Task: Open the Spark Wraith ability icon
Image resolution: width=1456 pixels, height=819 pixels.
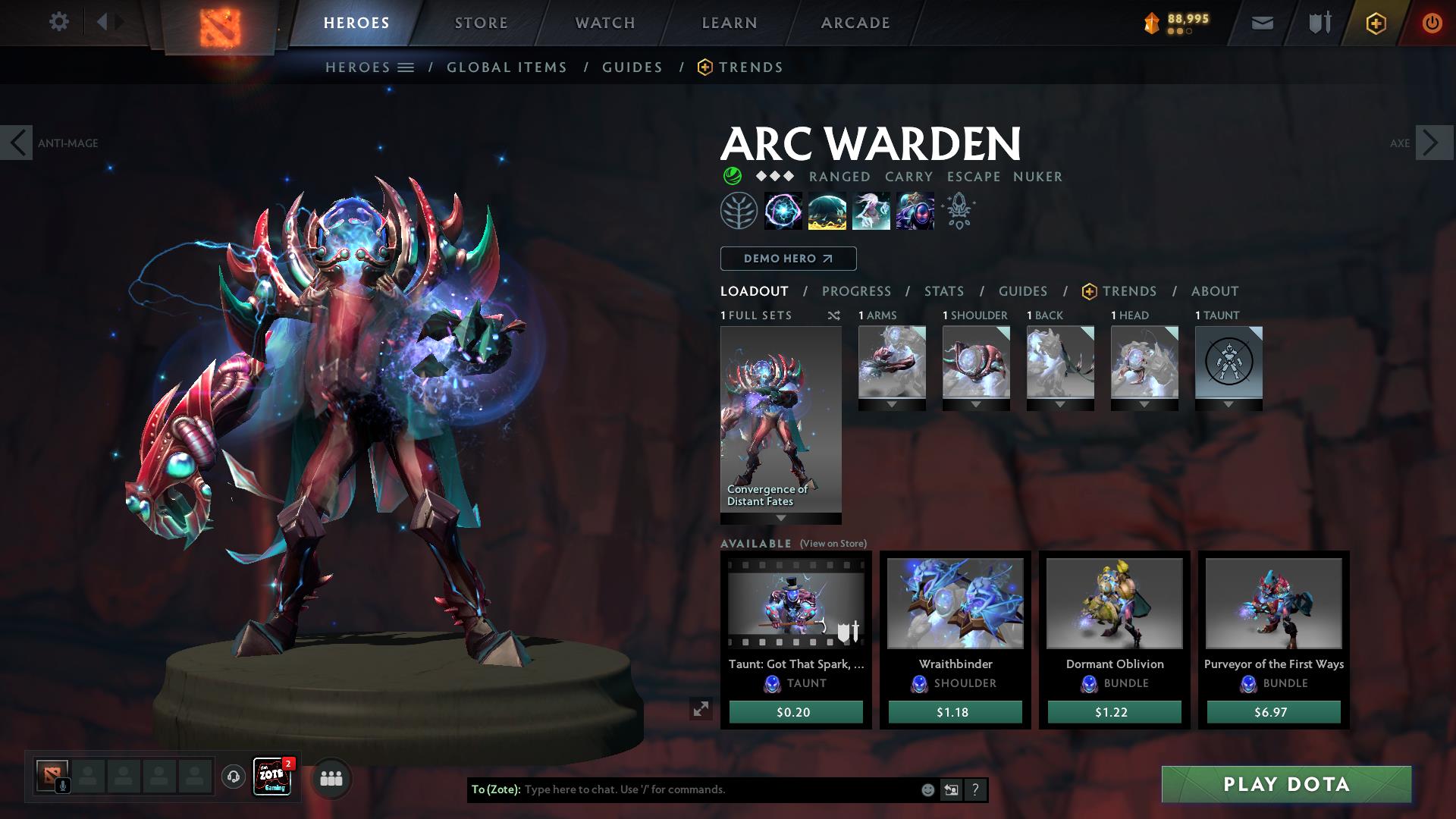Action: tap(872, 211)
